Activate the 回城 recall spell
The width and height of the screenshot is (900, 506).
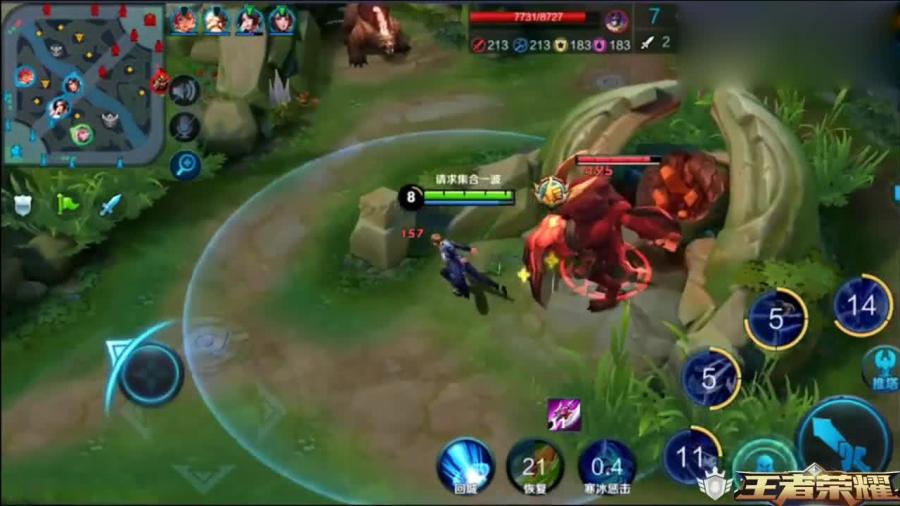[465, 464]
